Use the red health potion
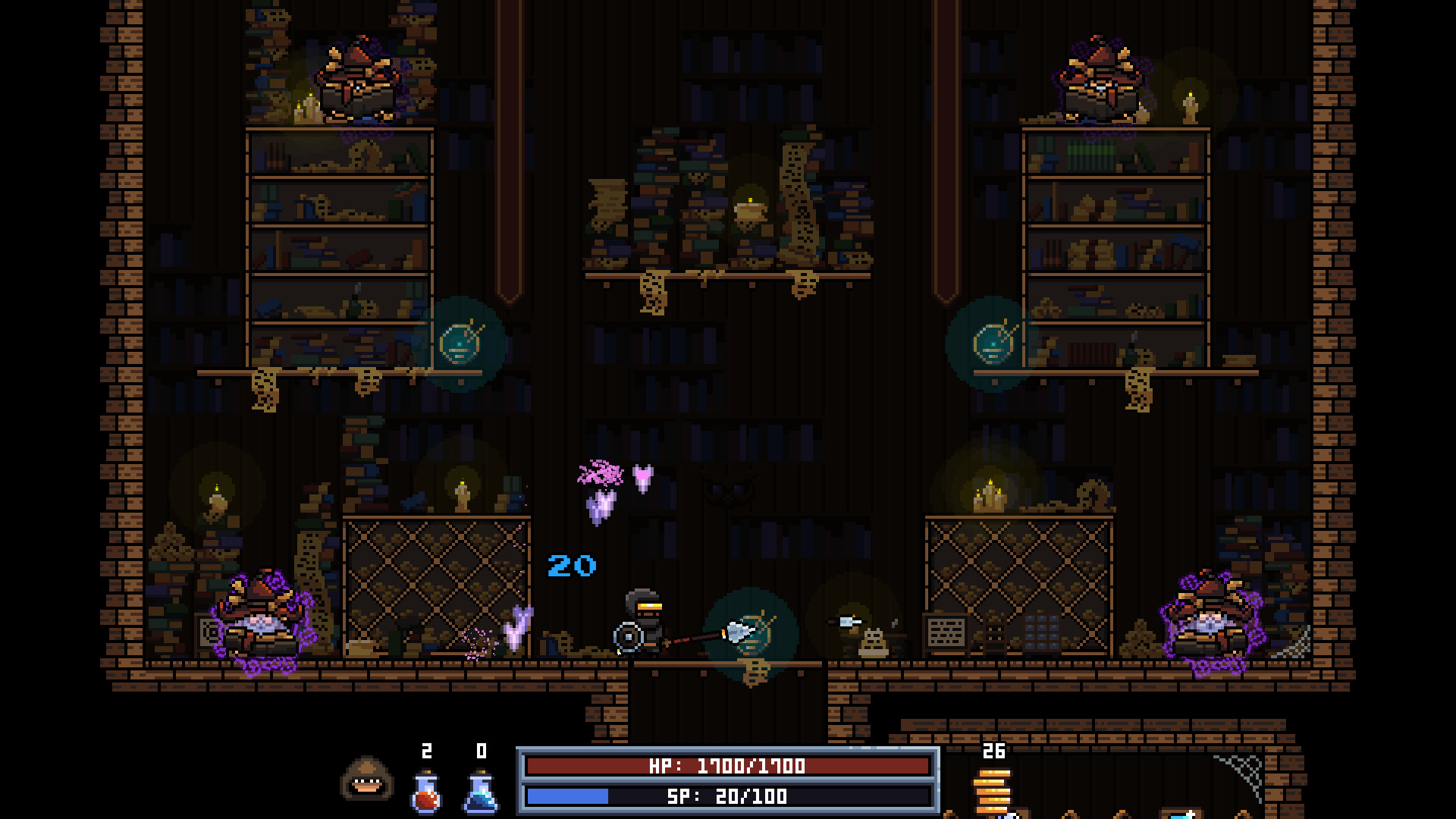 [427, 792]
